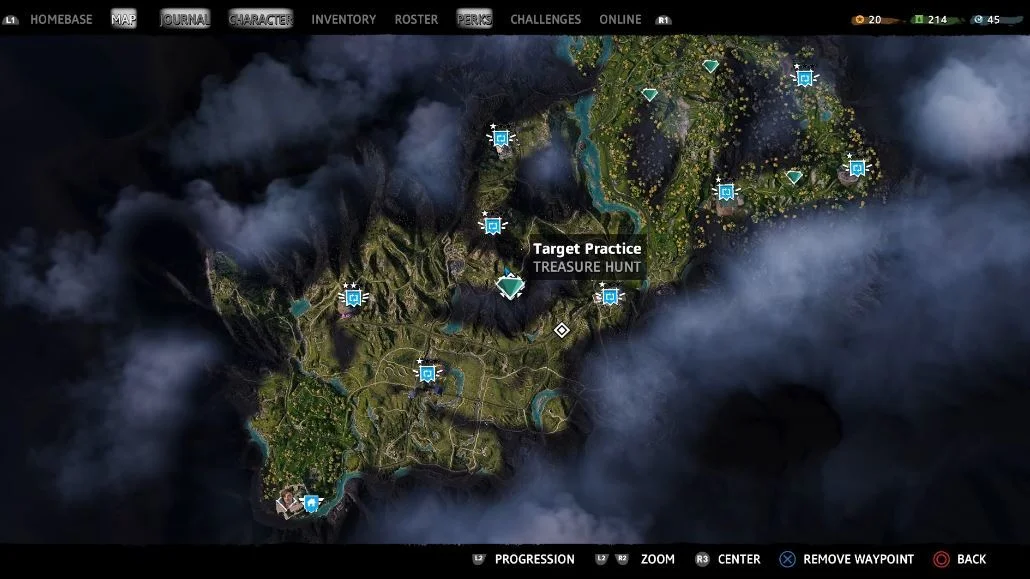Open the Homebase tab

pyautogui.click(x=63, y=19)
